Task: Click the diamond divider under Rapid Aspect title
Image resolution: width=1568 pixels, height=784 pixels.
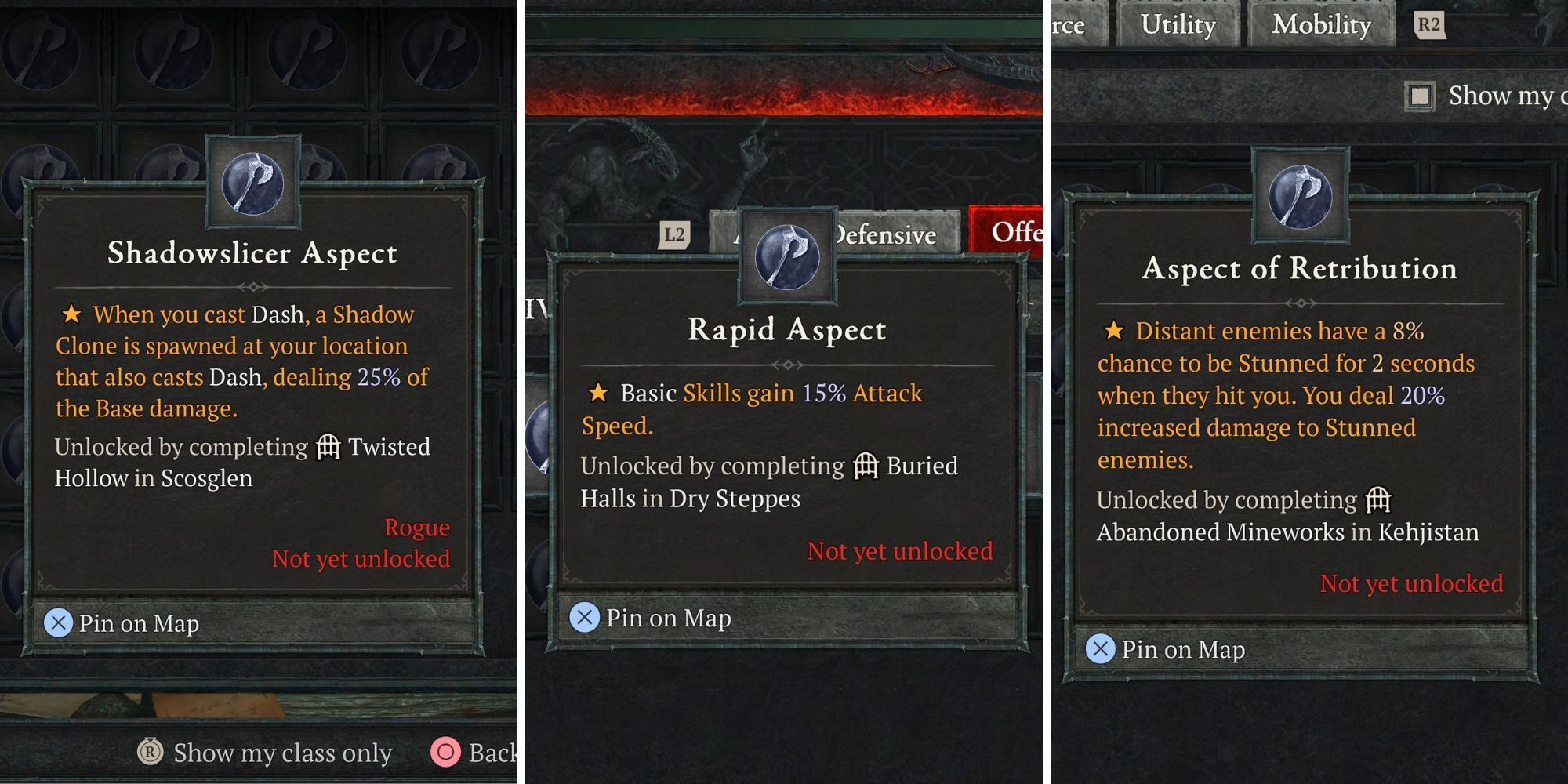Action: click(787, 363)
